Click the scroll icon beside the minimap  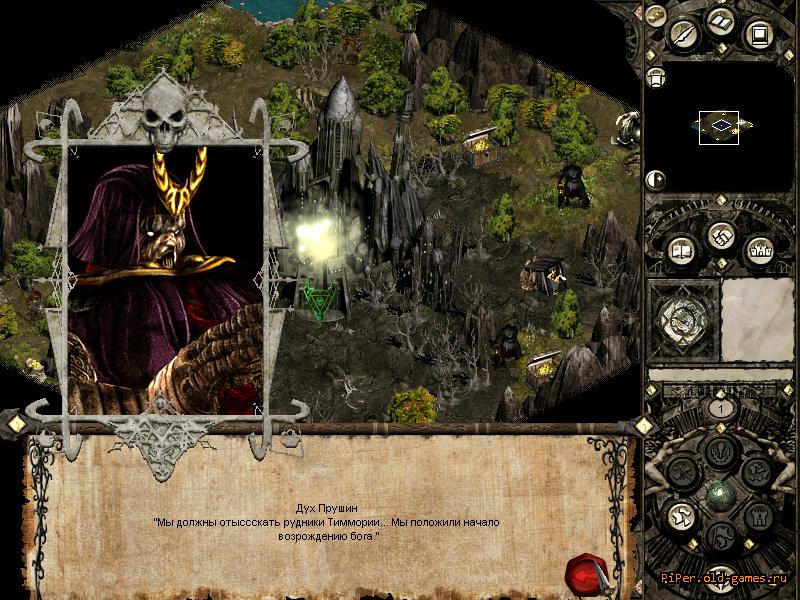click(x=657, y=78)
